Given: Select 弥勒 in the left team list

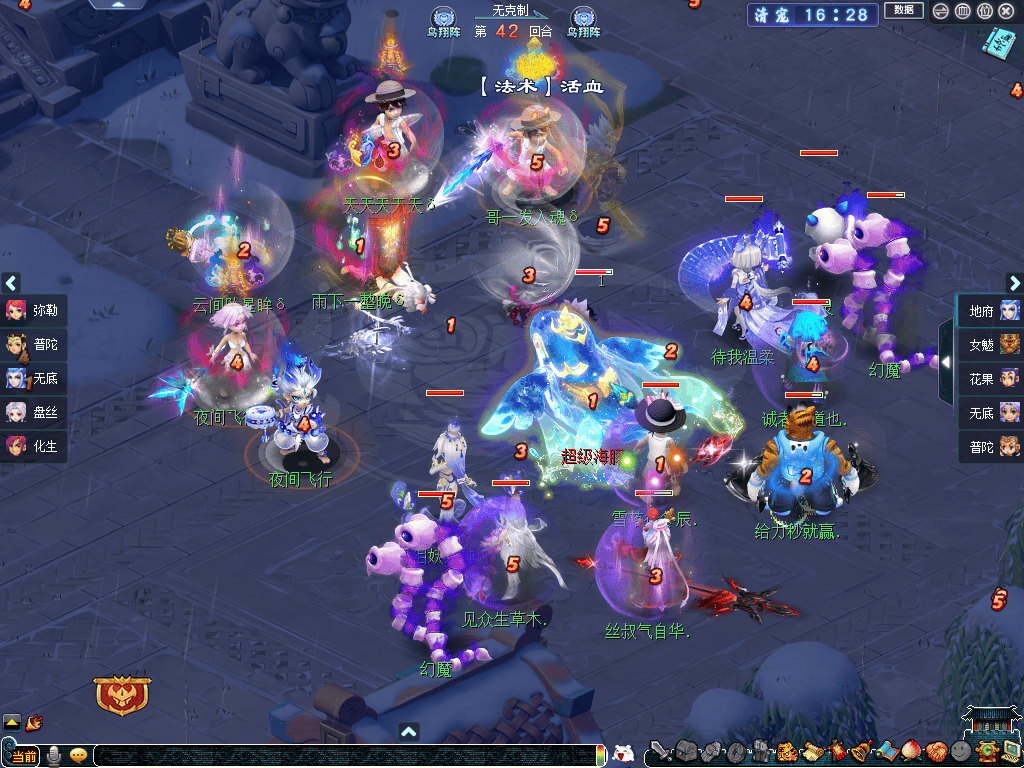Looking at the screenshot, I should [x=34, y=310].
